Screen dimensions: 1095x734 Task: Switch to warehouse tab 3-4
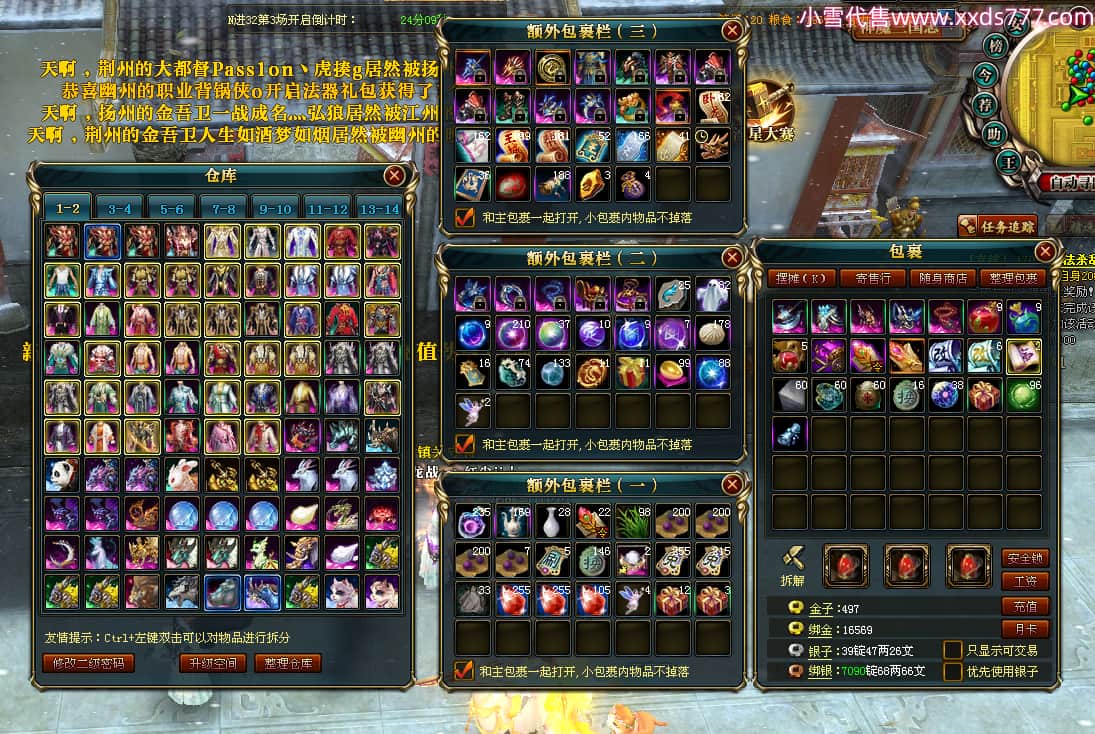tap(120, 208)
